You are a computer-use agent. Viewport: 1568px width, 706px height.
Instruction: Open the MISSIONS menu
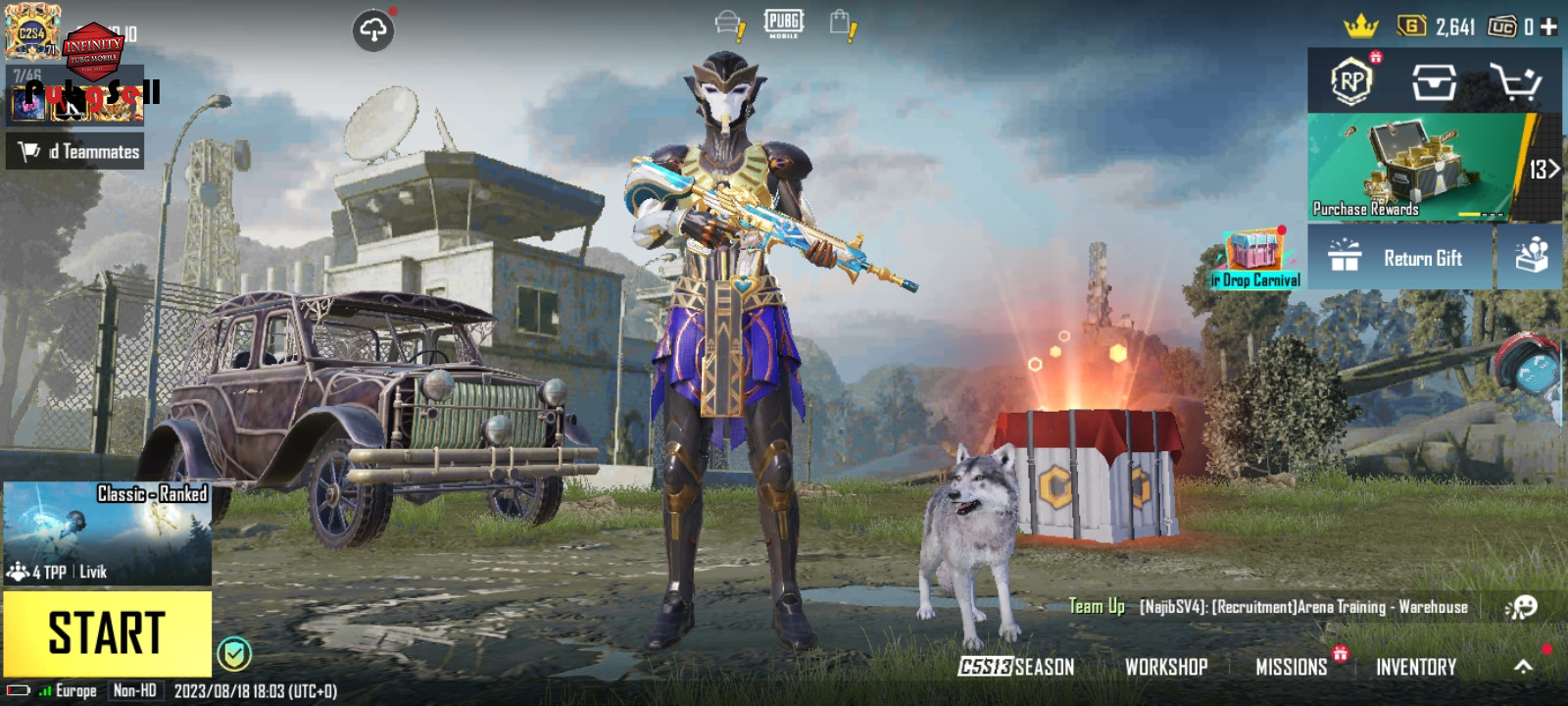1291,667
